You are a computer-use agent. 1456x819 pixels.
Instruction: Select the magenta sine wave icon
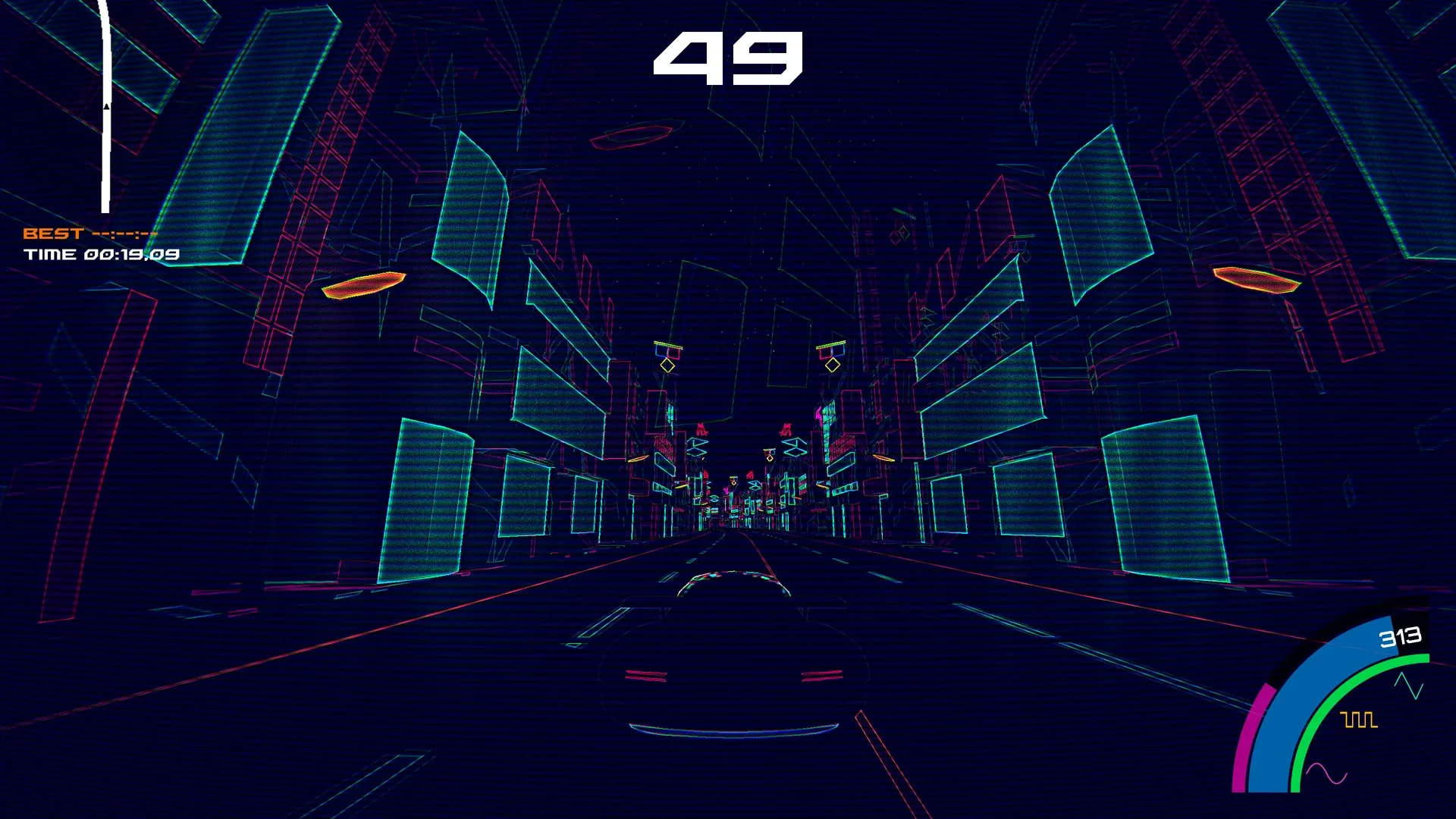click(x=1326, y=772)
